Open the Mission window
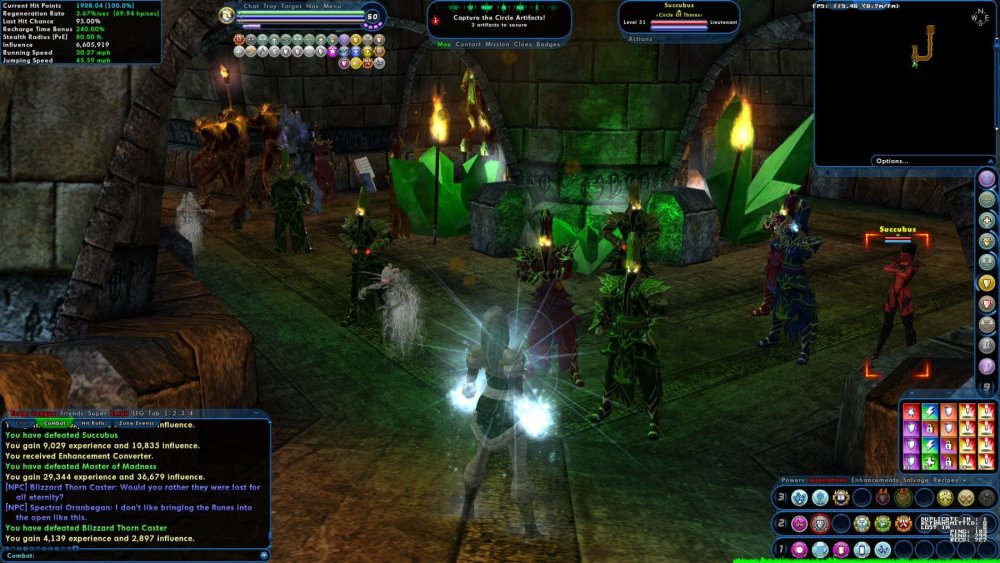Screen dimensions: 1000x563 click(497, 44)
